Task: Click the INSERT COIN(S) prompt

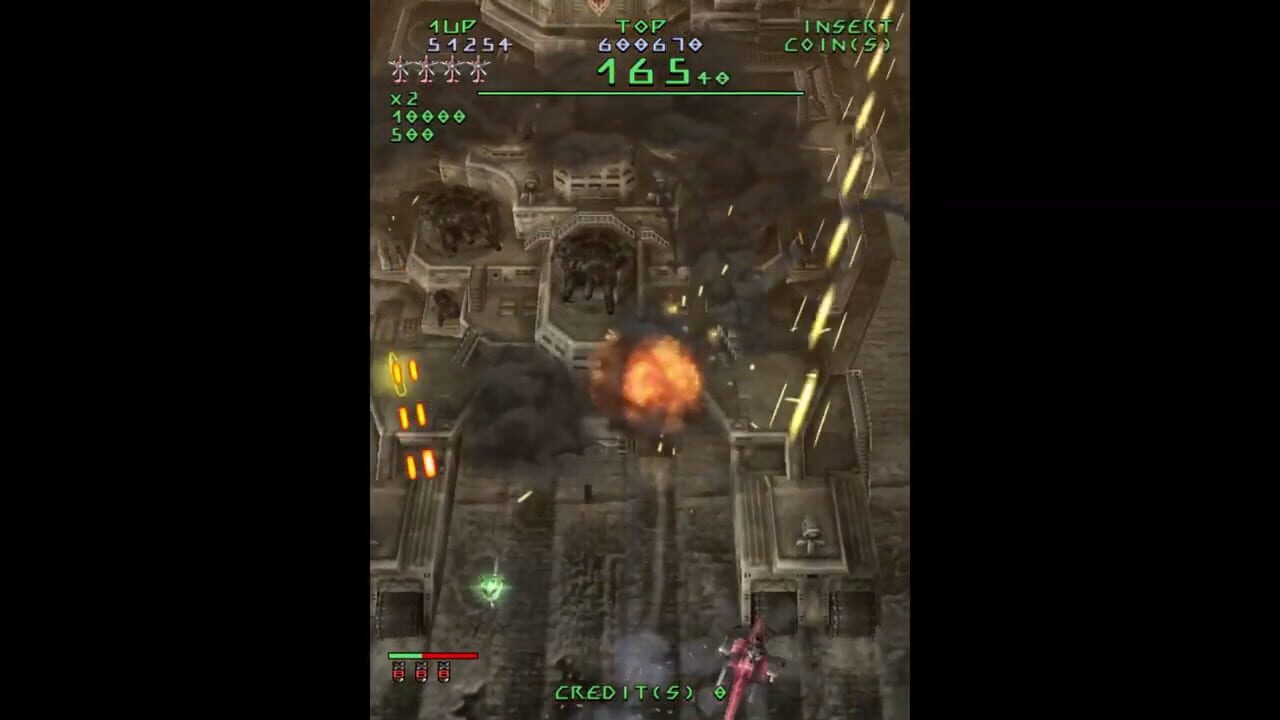Action: 838,34
